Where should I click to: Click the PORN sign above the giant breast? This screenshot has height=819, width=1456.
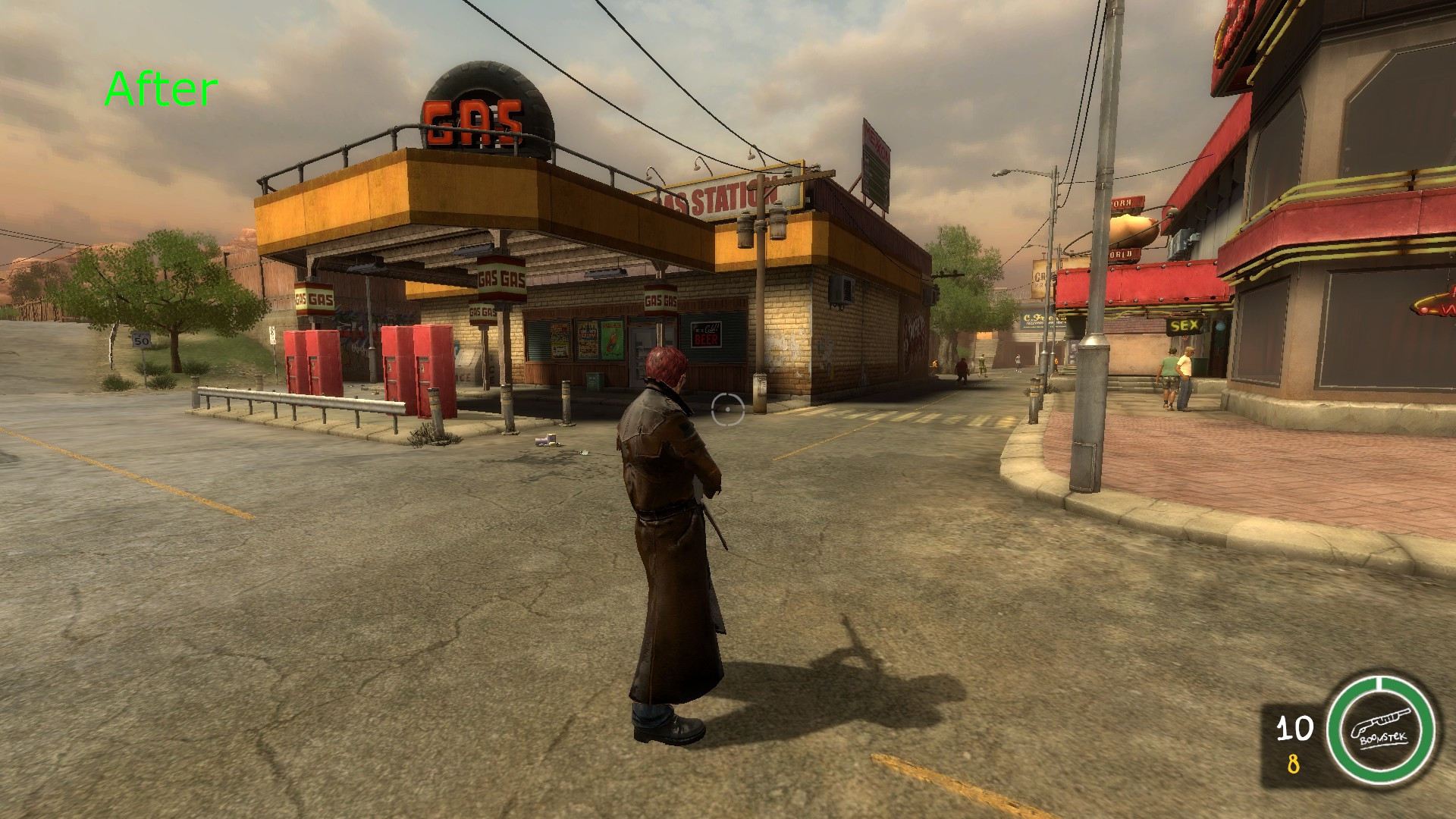coord(1125,203)
